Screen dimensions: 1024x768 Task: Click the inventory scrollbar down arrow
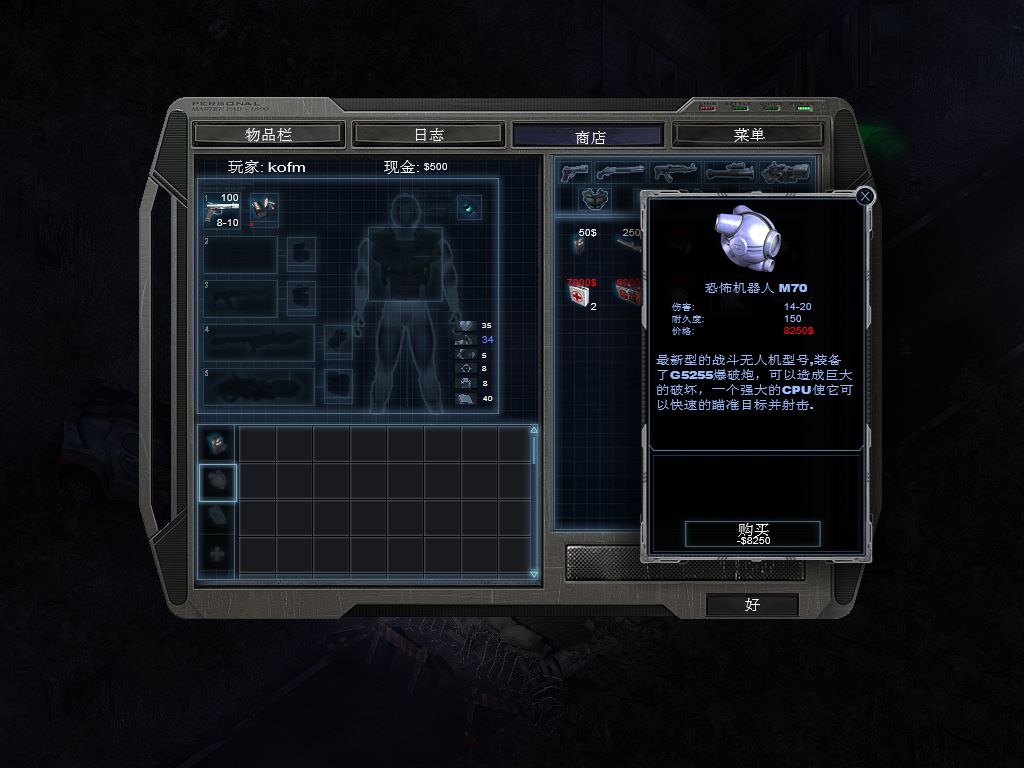click(x=534, y=573)
